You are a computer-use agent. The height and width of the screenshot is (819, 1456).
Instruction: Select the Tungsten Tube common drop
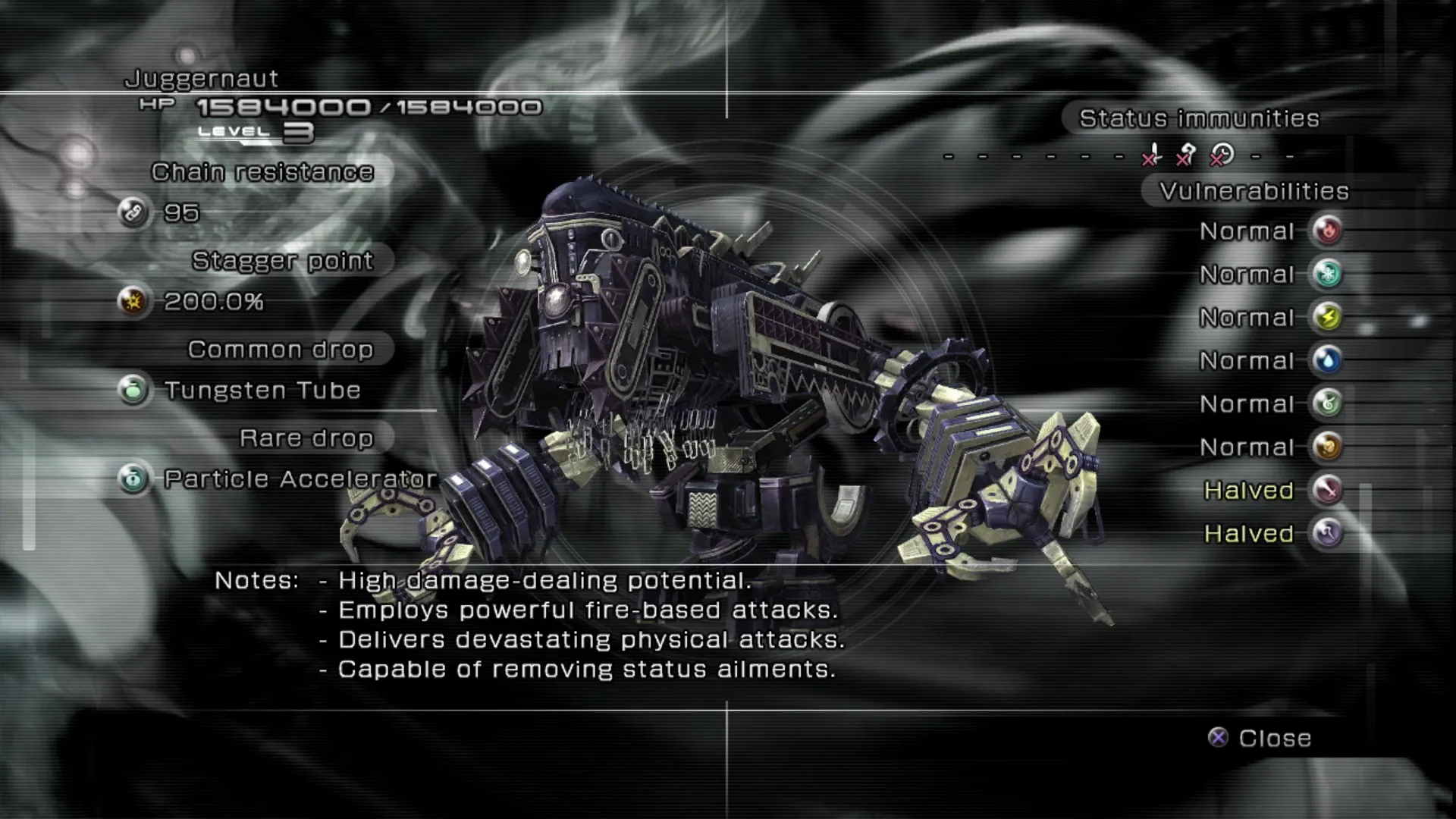(262, 391)
